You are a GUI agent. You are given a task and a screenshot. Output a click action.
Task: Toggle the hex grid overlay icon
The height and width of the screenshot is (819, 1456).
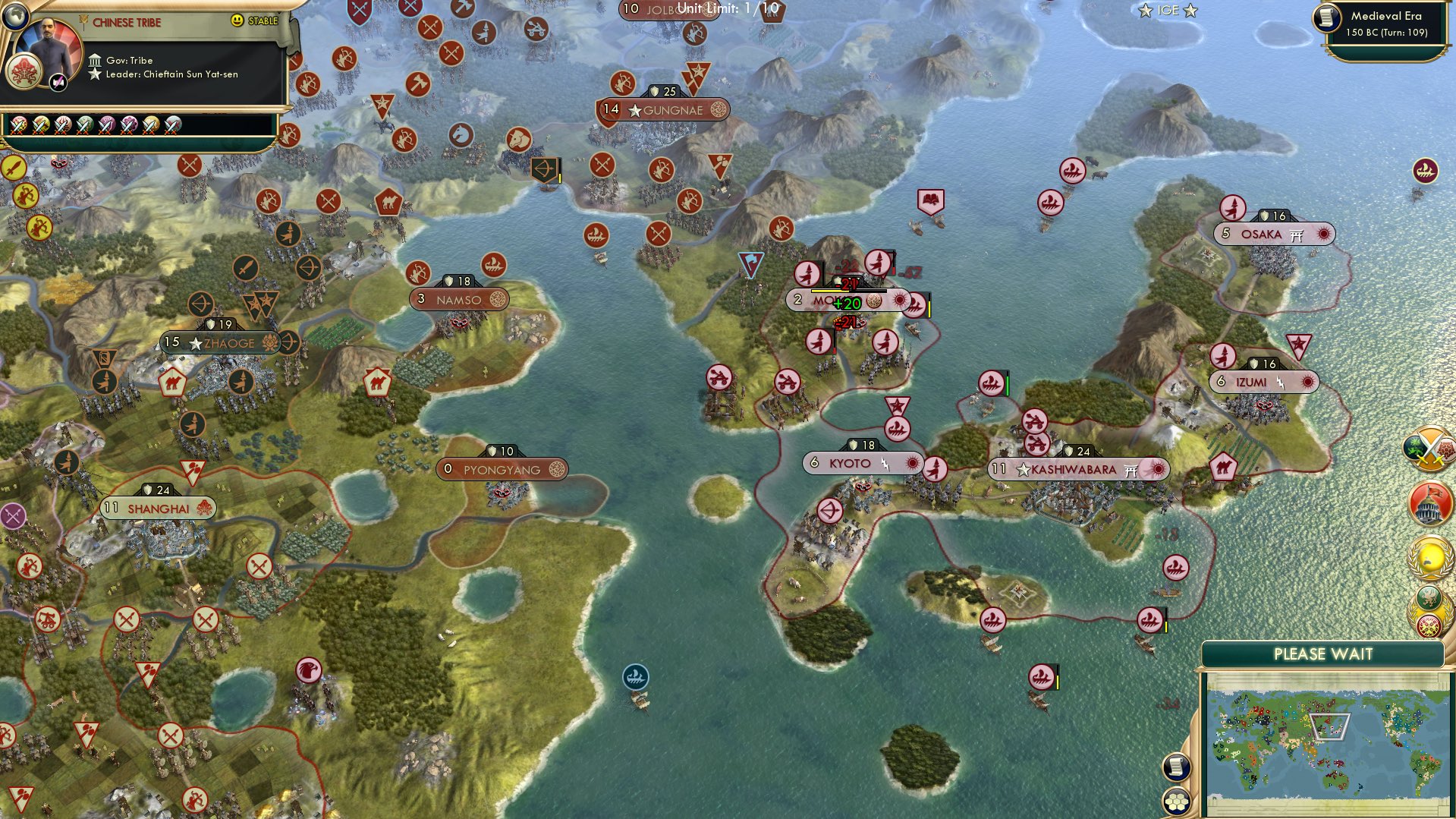point(1177,802)
